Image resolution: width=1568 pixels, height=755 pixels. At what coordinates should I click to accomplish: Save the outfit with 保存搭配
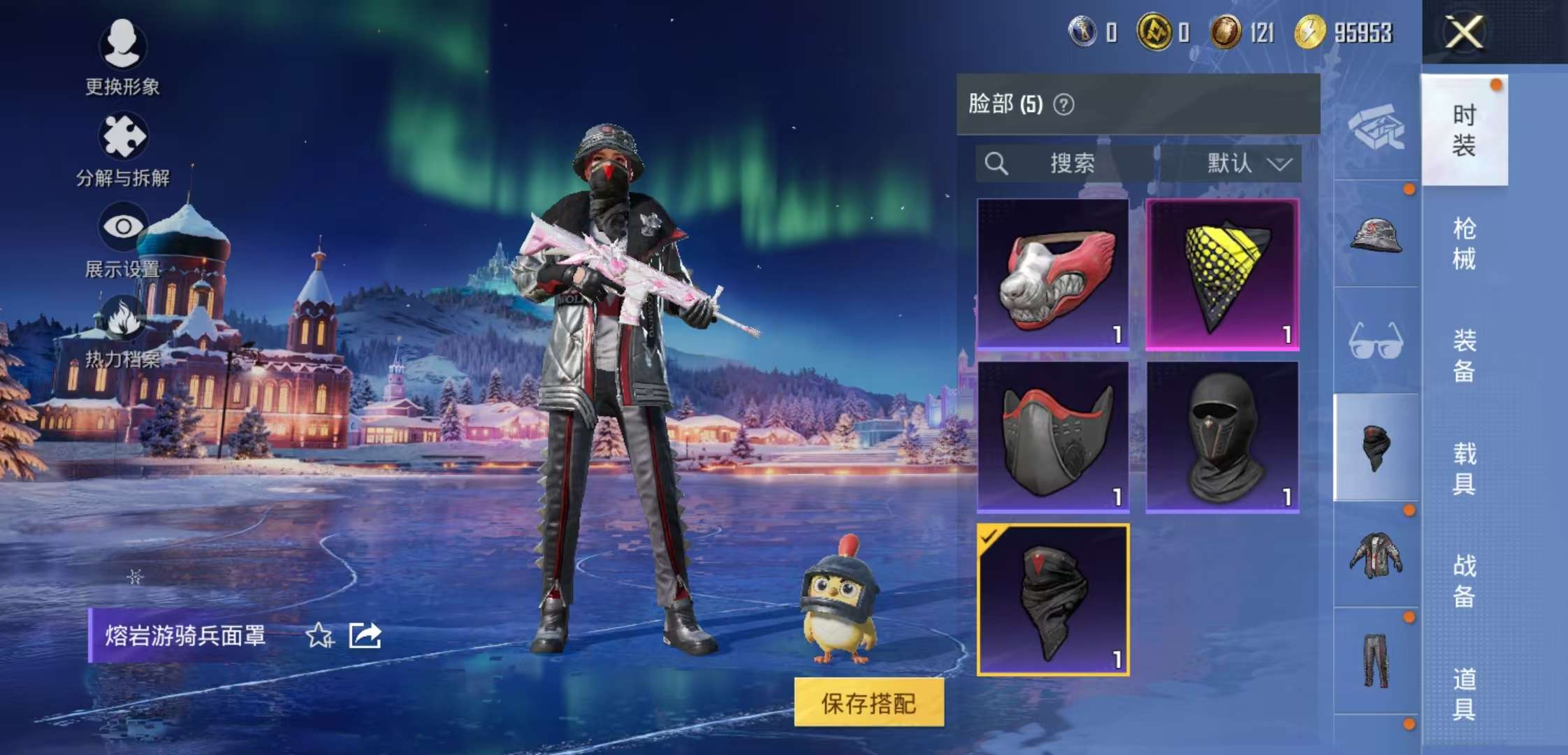[869, 703]
